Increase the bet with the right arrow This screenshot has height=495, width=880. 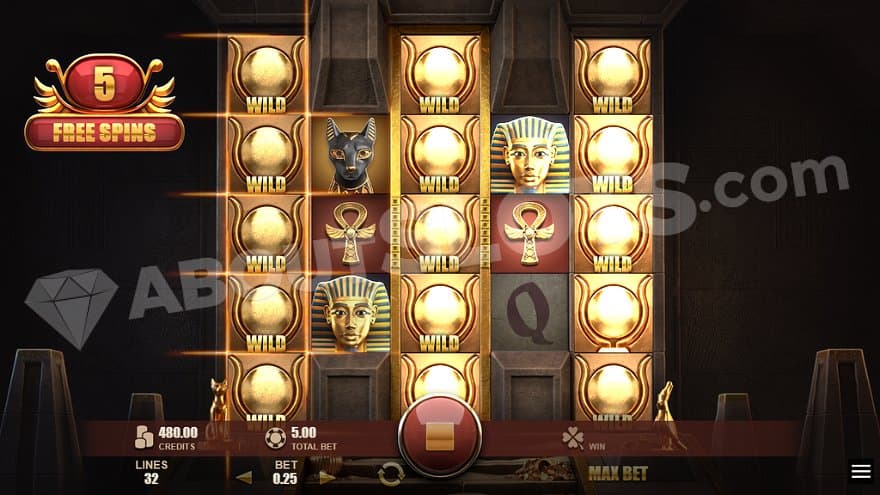tap(327, 477)
